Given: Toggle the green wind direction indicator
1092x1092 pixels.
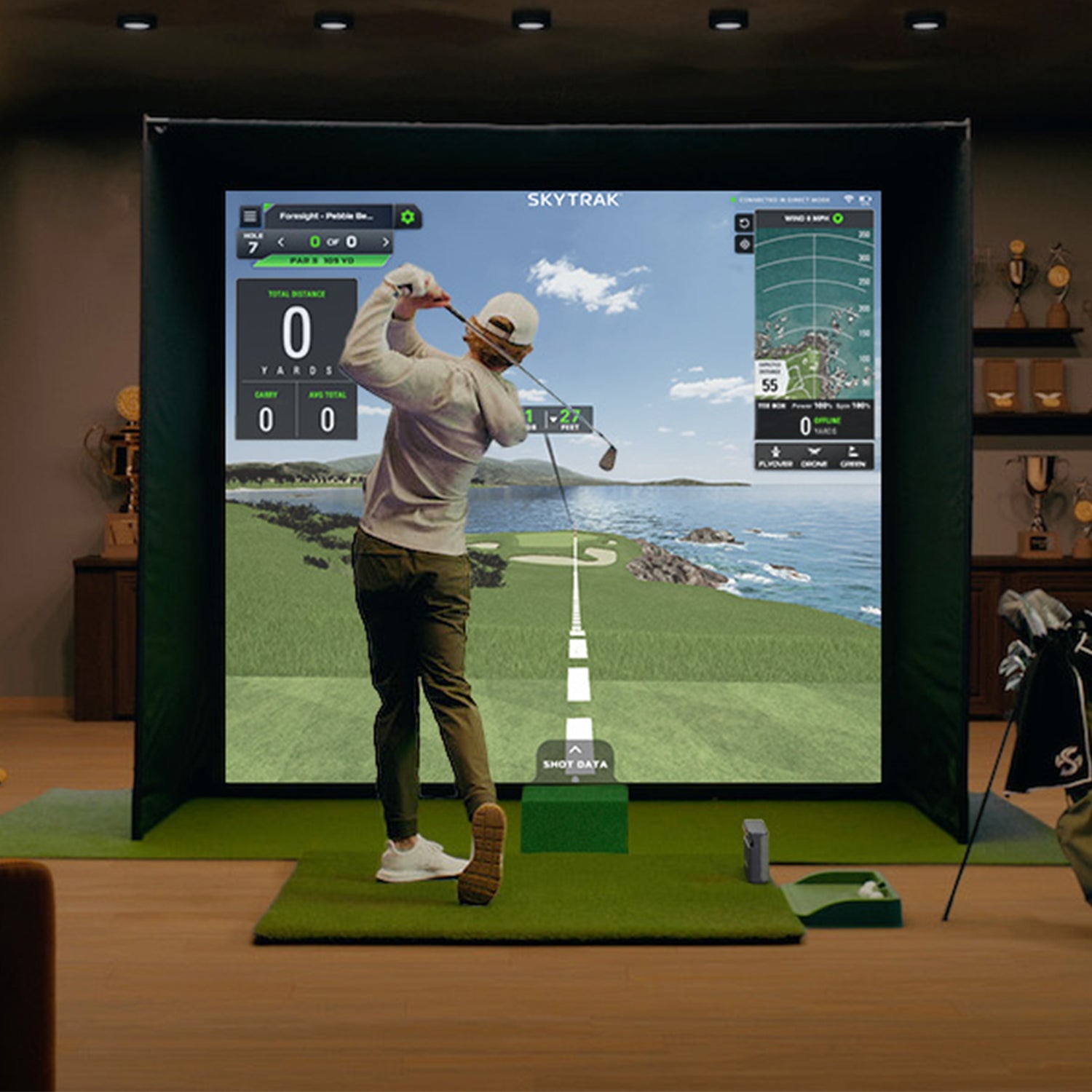Looking at the screenshot, I should click(x=837, y=218).
